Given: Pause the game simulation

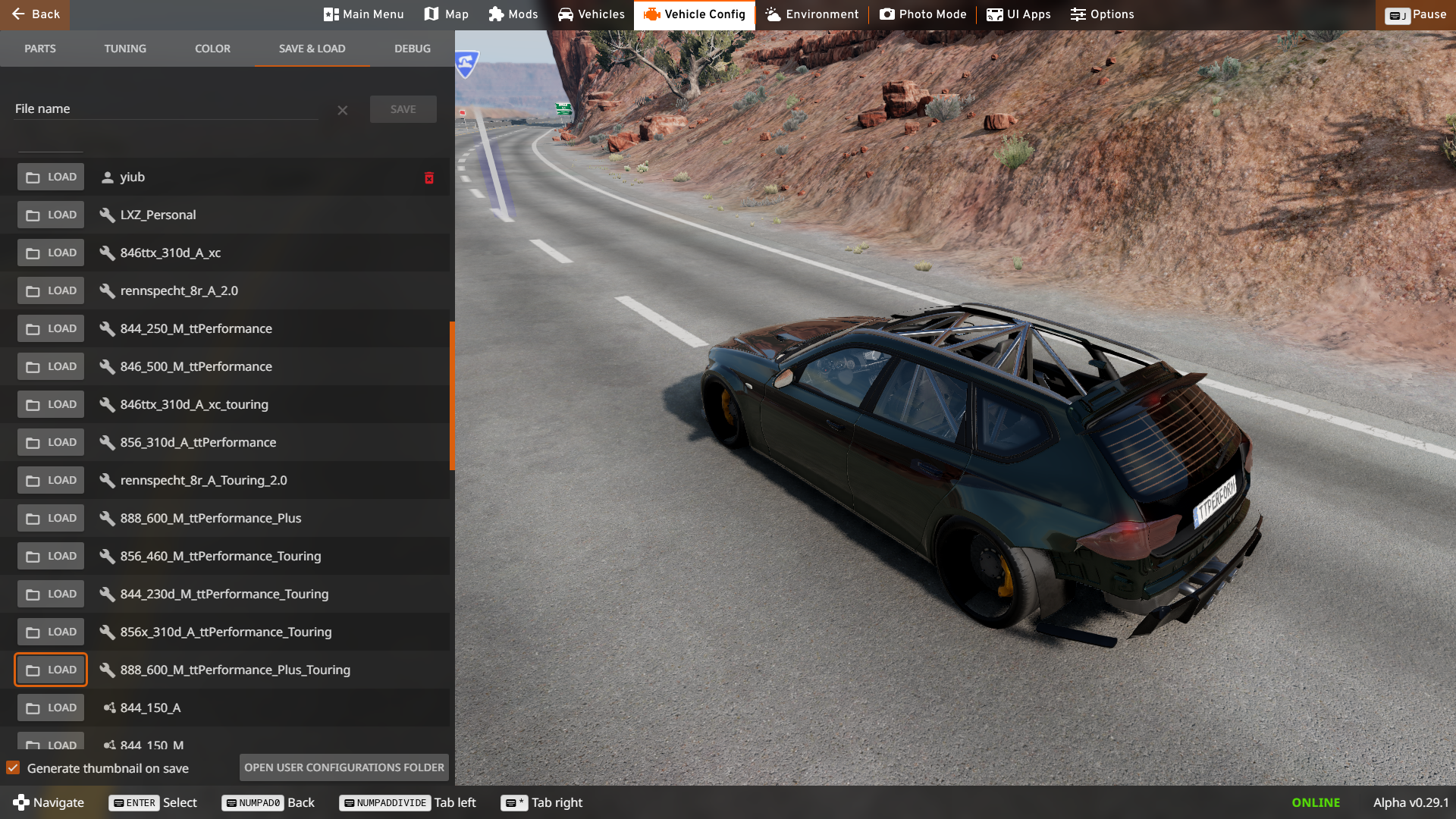Looking at the screenshot, I should point(1415,14).
